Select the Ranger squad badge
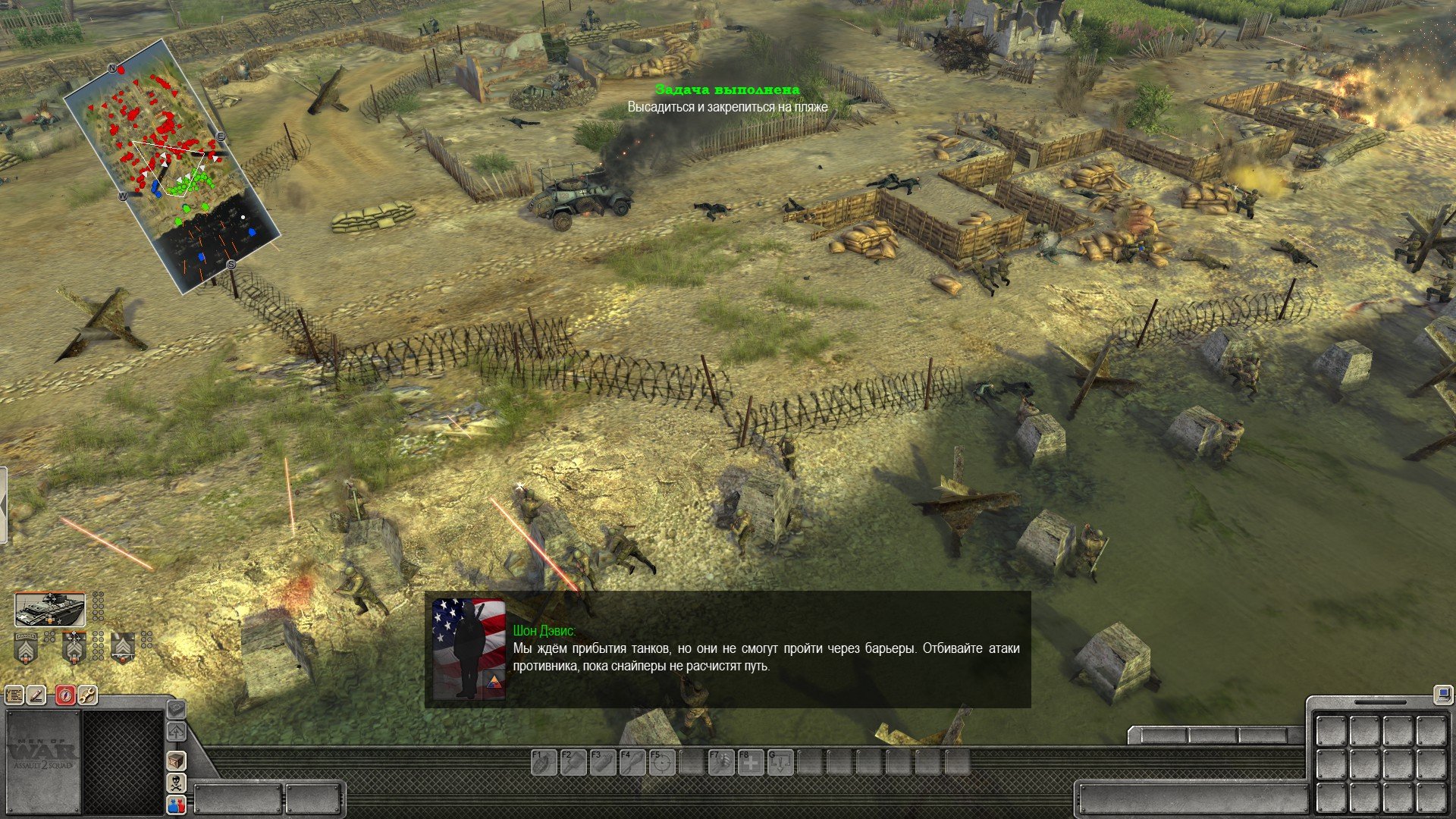Image resolution: width=1456 pixels, height=819 pixels. tap(26, 648)
